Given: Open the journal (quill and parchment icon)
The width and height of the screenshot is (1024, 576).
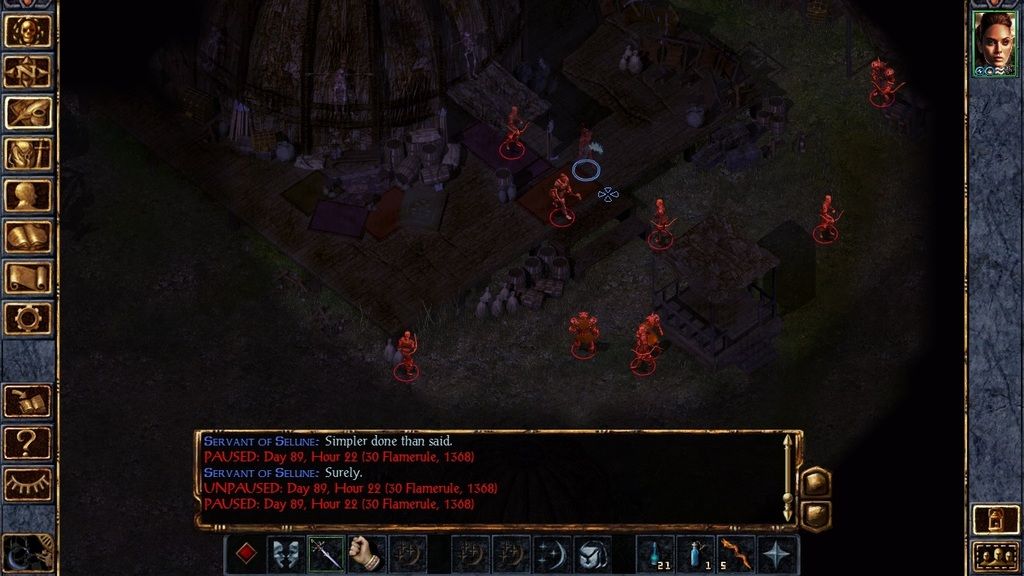Looking at the screenshot, I should pyautogui.click(x=28, y=113).
